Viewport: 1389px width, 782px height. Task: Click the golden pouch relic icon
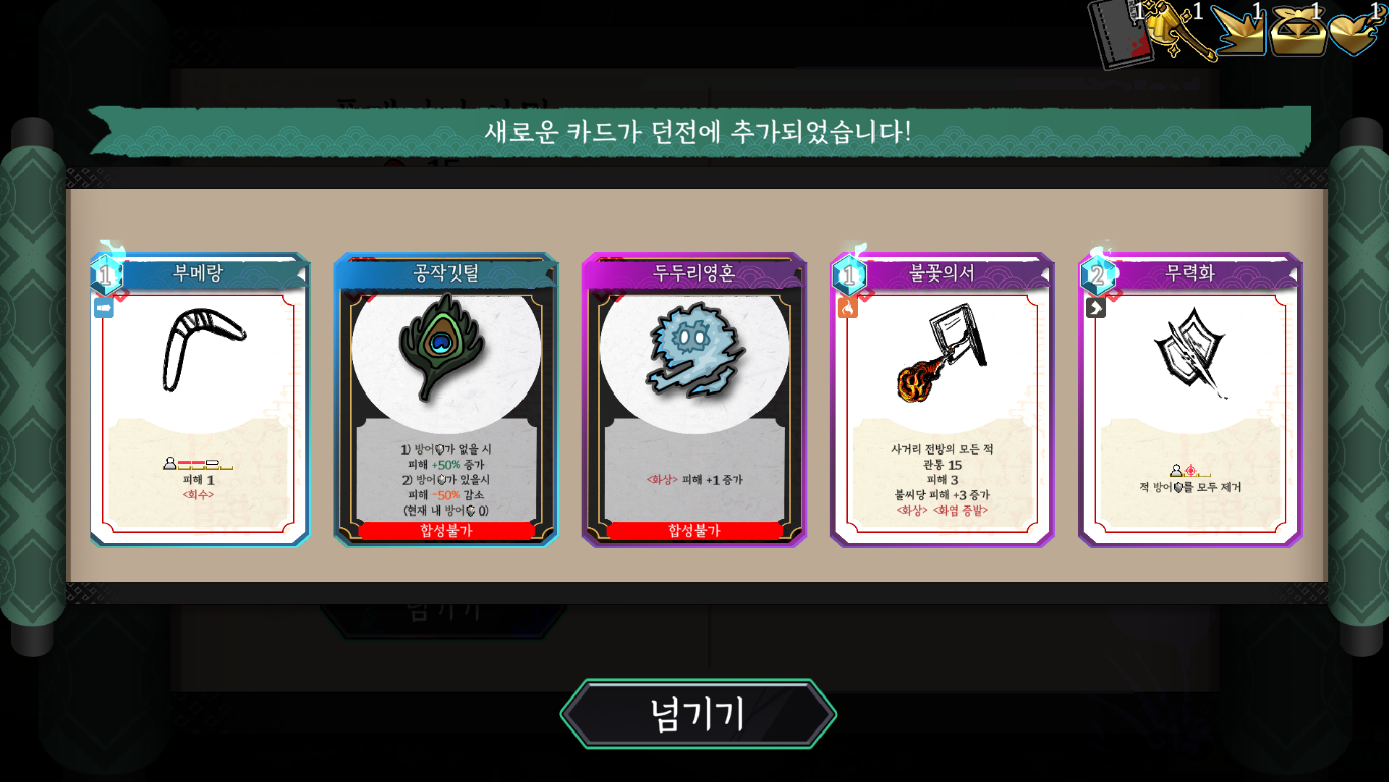tap(1298, 32)
